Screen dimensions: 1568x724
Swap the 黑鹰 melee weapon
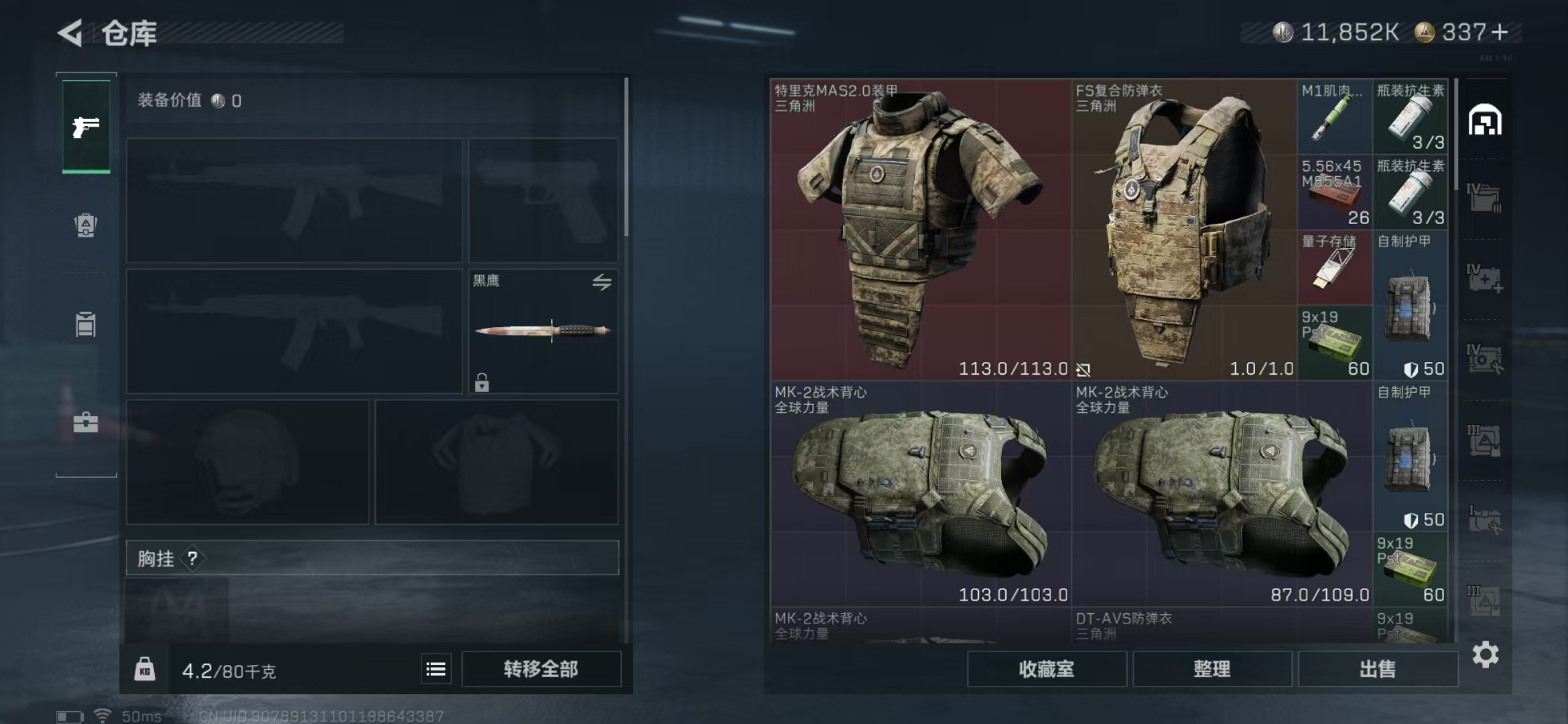pyautogui.click(x=602, y=282)
